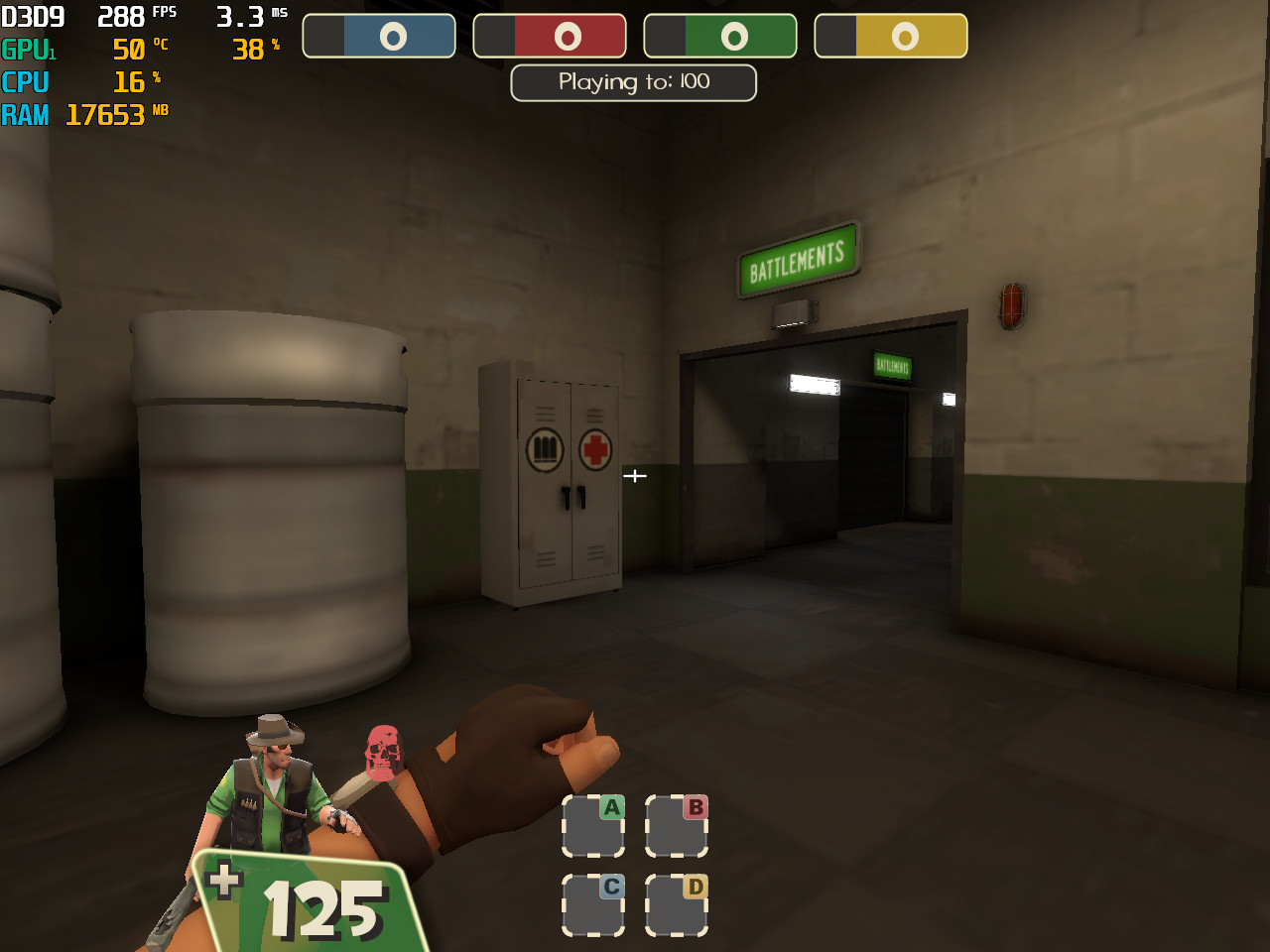
Task: Click the Playing to: 100 banner
Action: [x=633, y=82]
